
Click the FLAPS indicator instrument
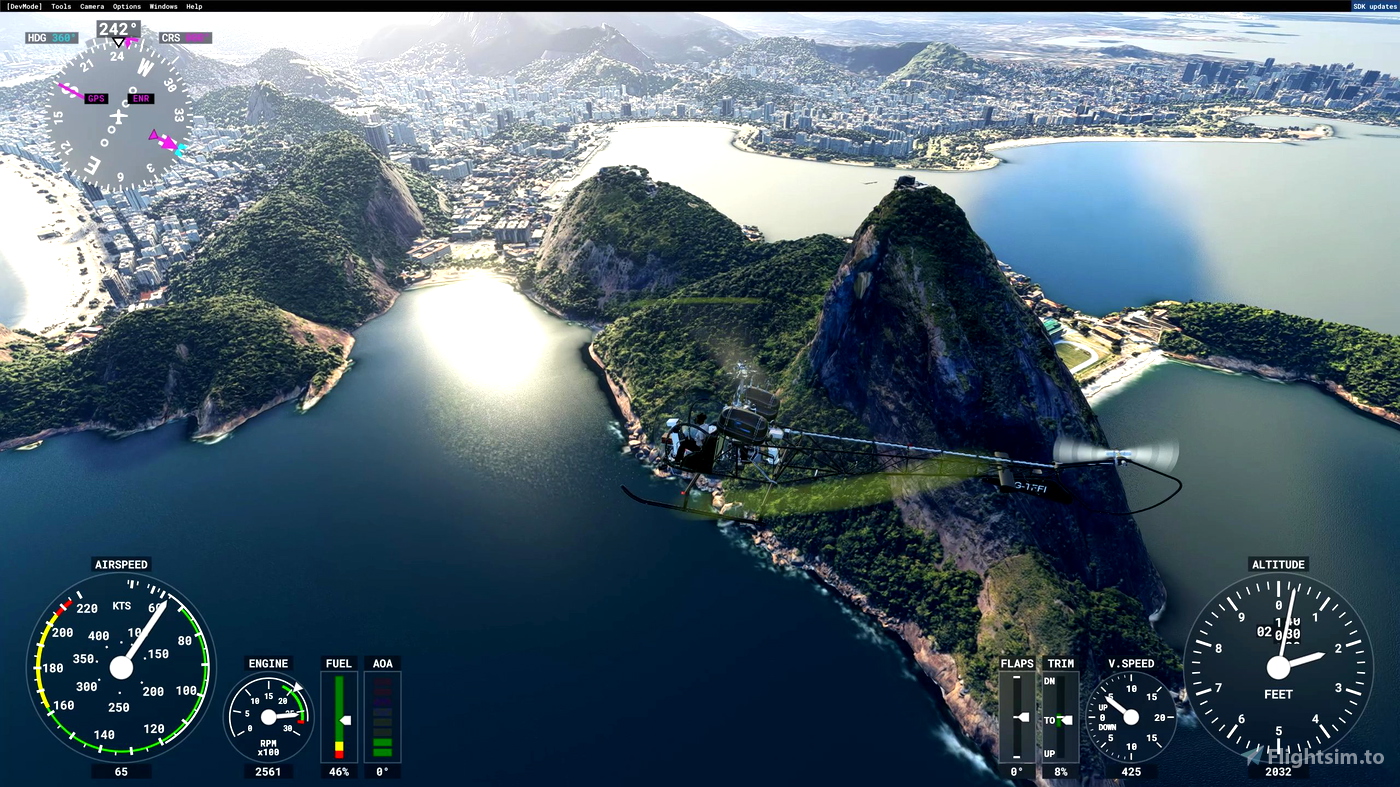pyautogui.click(x=1017, y=716)
